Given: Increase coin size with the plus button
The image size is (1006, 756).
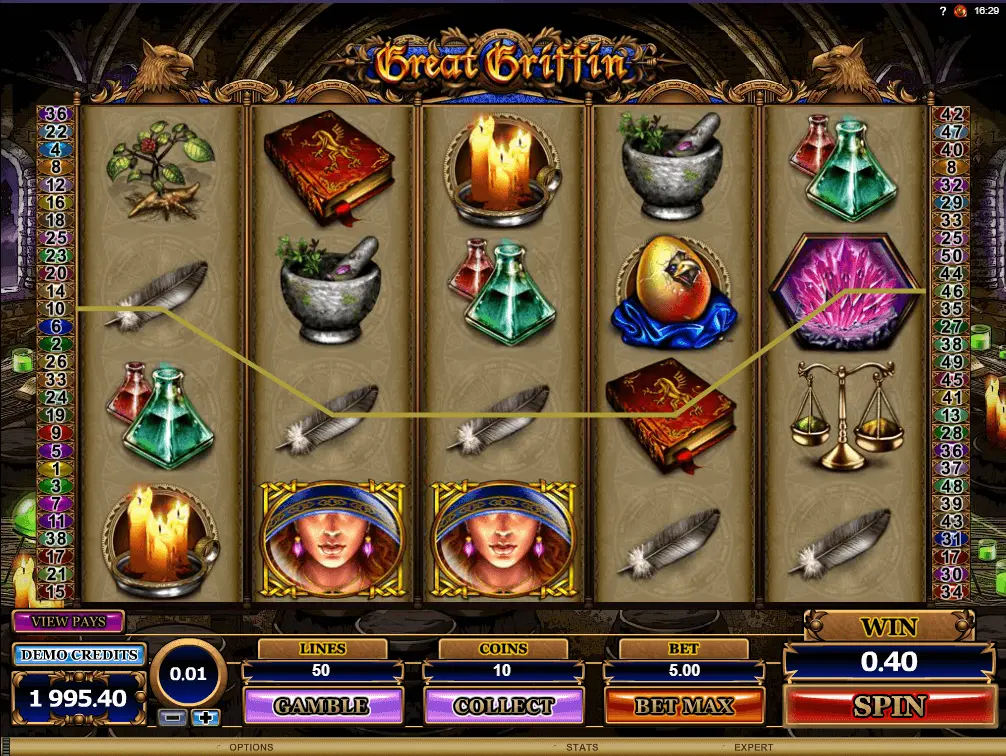Looking at the screenshot, I should click(206, 716).
